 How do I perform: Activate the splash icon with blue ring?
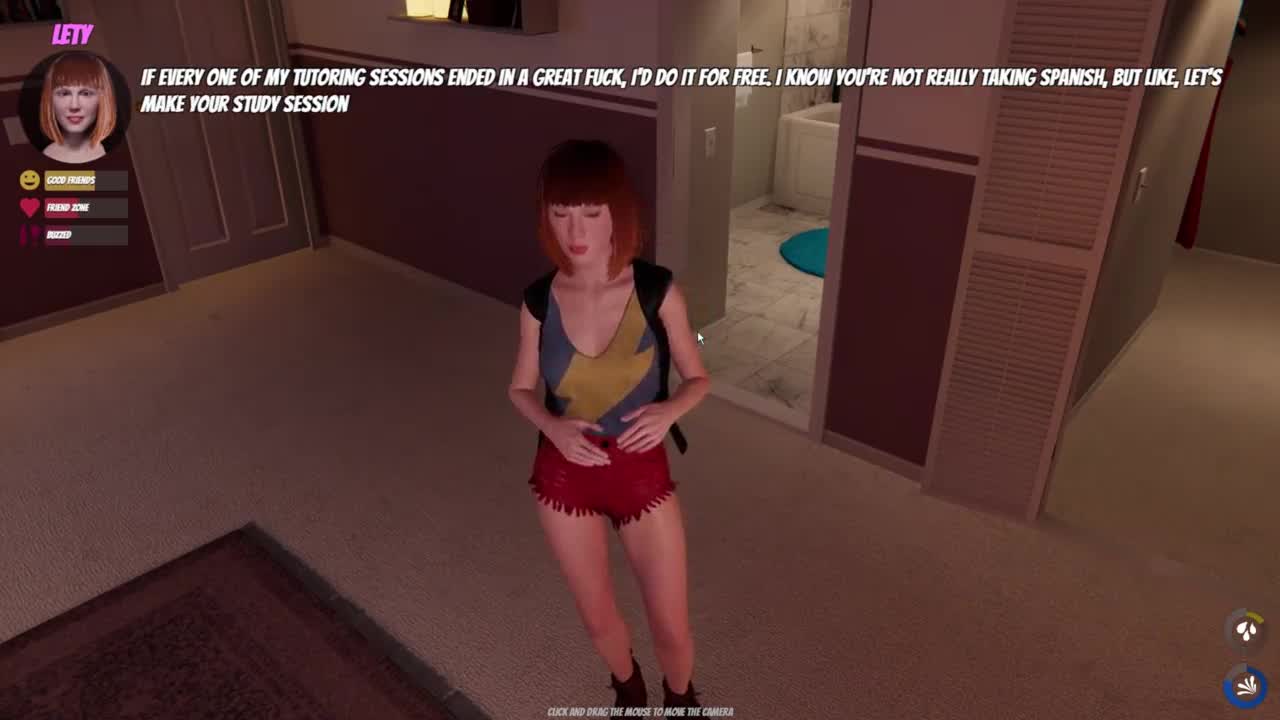pos(1246,686)
